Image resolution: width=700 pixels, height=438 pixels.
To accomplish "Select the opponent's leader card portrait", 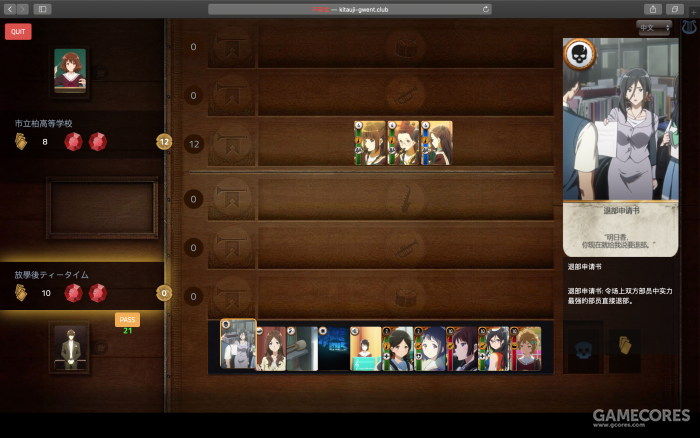I will click(x=70, y=70).
